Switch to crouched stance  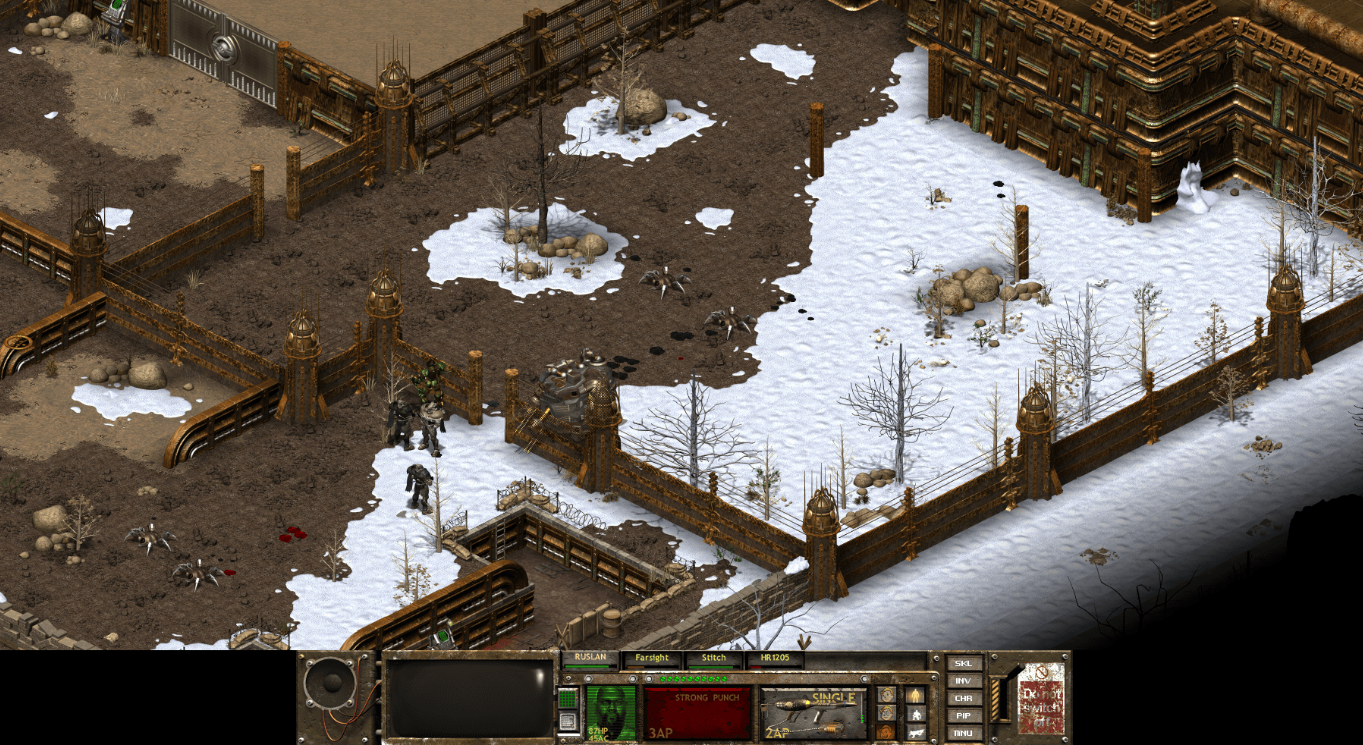click(916, 715)
